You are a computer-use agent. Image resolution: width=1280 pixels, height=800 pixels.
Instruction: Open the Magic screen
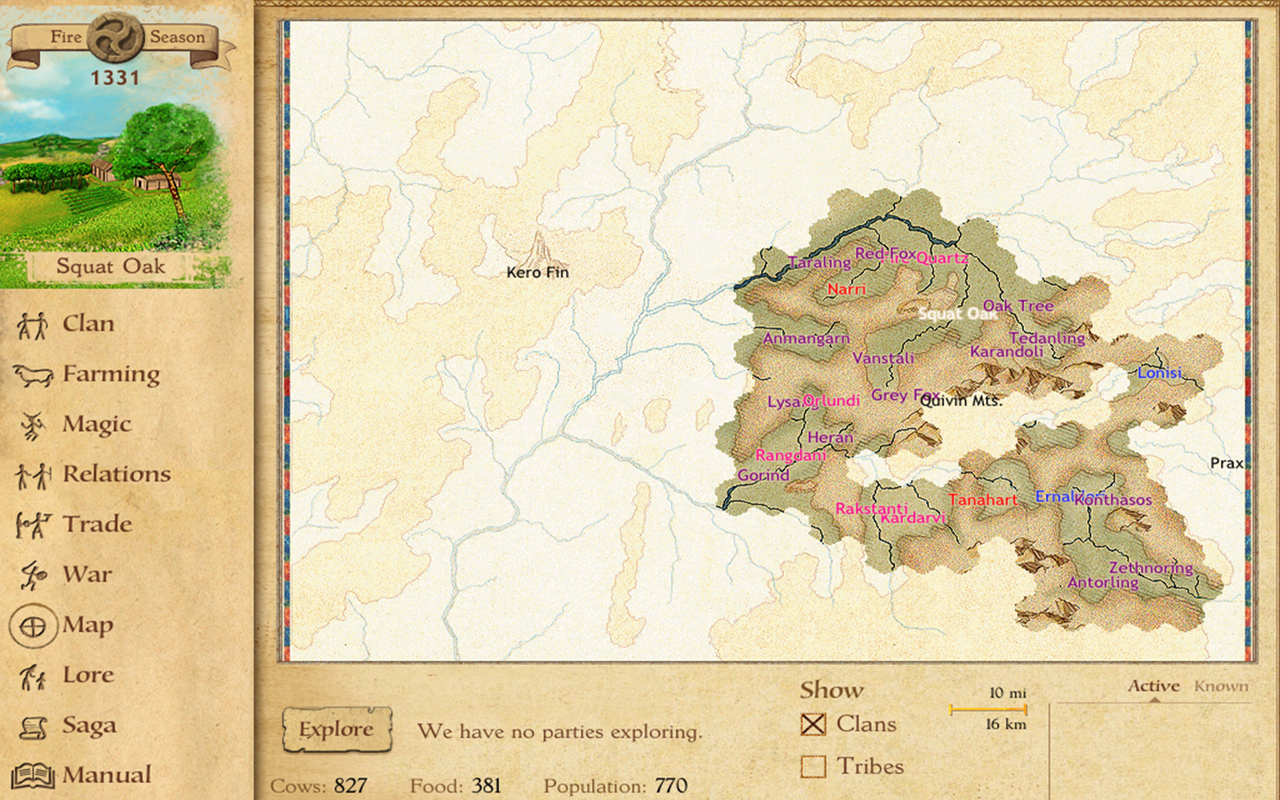click(96, 423)
